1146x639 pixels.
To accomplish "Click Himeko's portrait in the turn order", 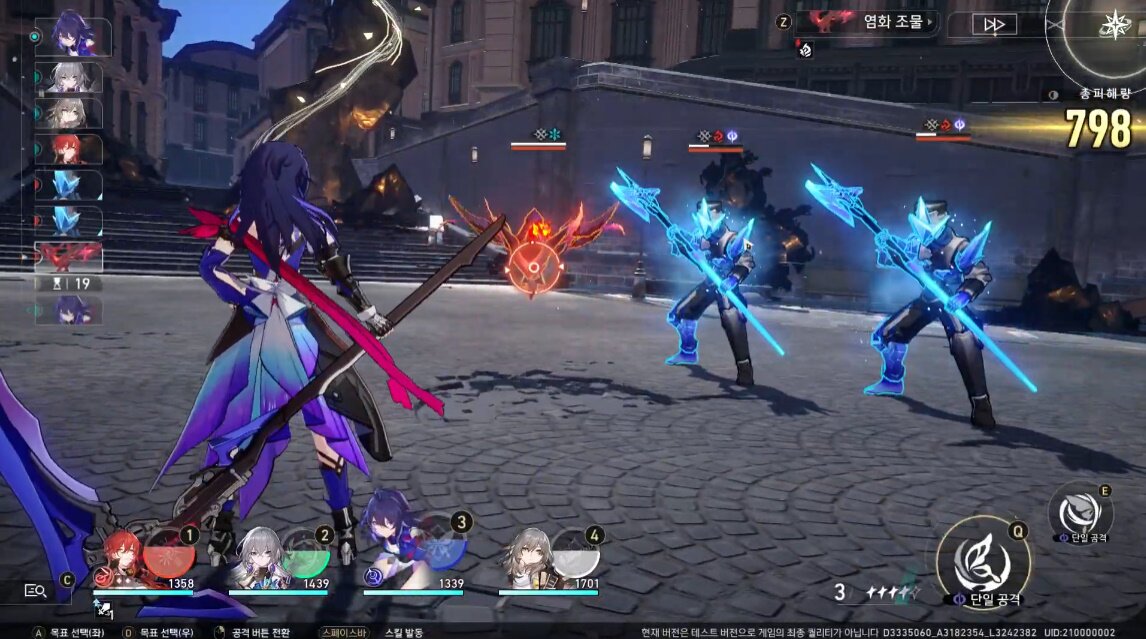I will pos(68,150).
